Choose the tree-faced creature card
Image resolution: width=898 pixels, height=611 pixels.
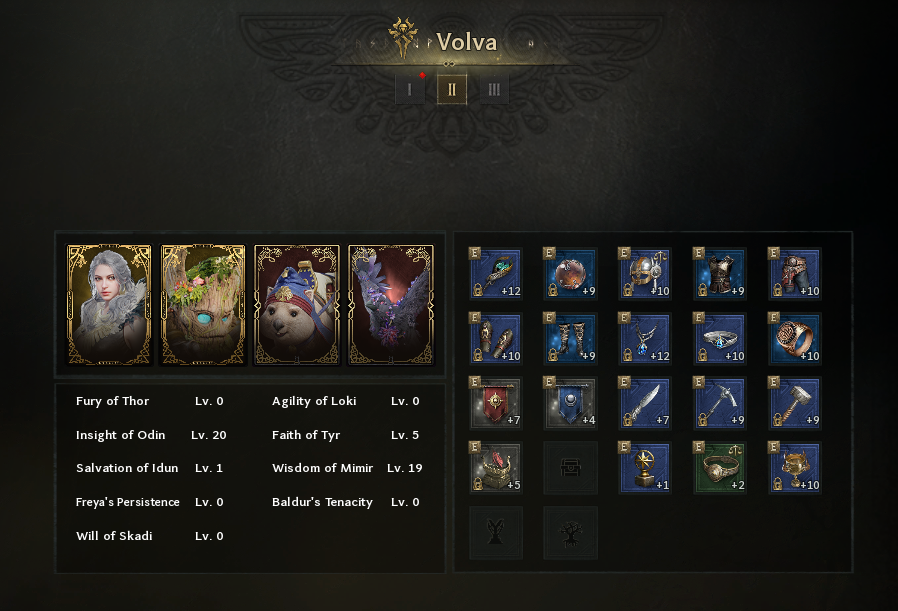(203, 304)
